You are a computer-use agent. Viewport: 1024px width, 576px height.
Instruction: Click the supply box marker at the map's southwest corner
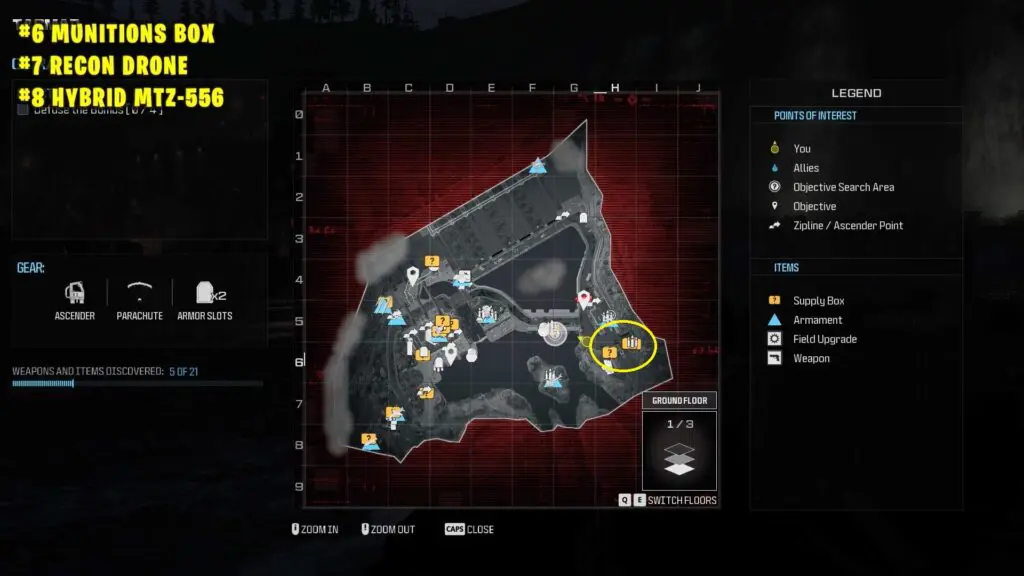[x=369, y=438]
